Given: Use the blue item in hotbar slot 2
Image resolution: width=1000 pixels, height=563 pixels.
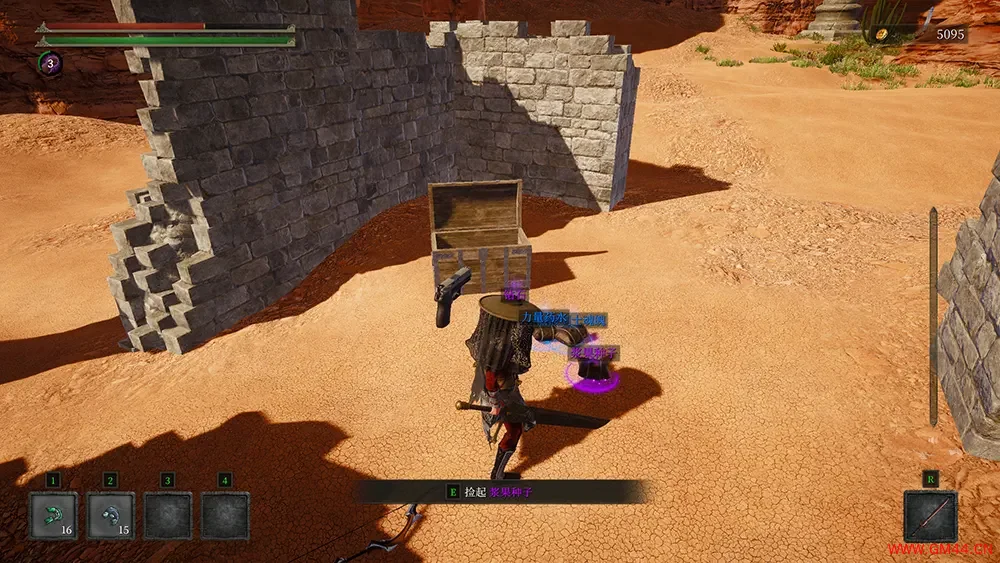Looking at the screenshot, I should click(110, 515).
